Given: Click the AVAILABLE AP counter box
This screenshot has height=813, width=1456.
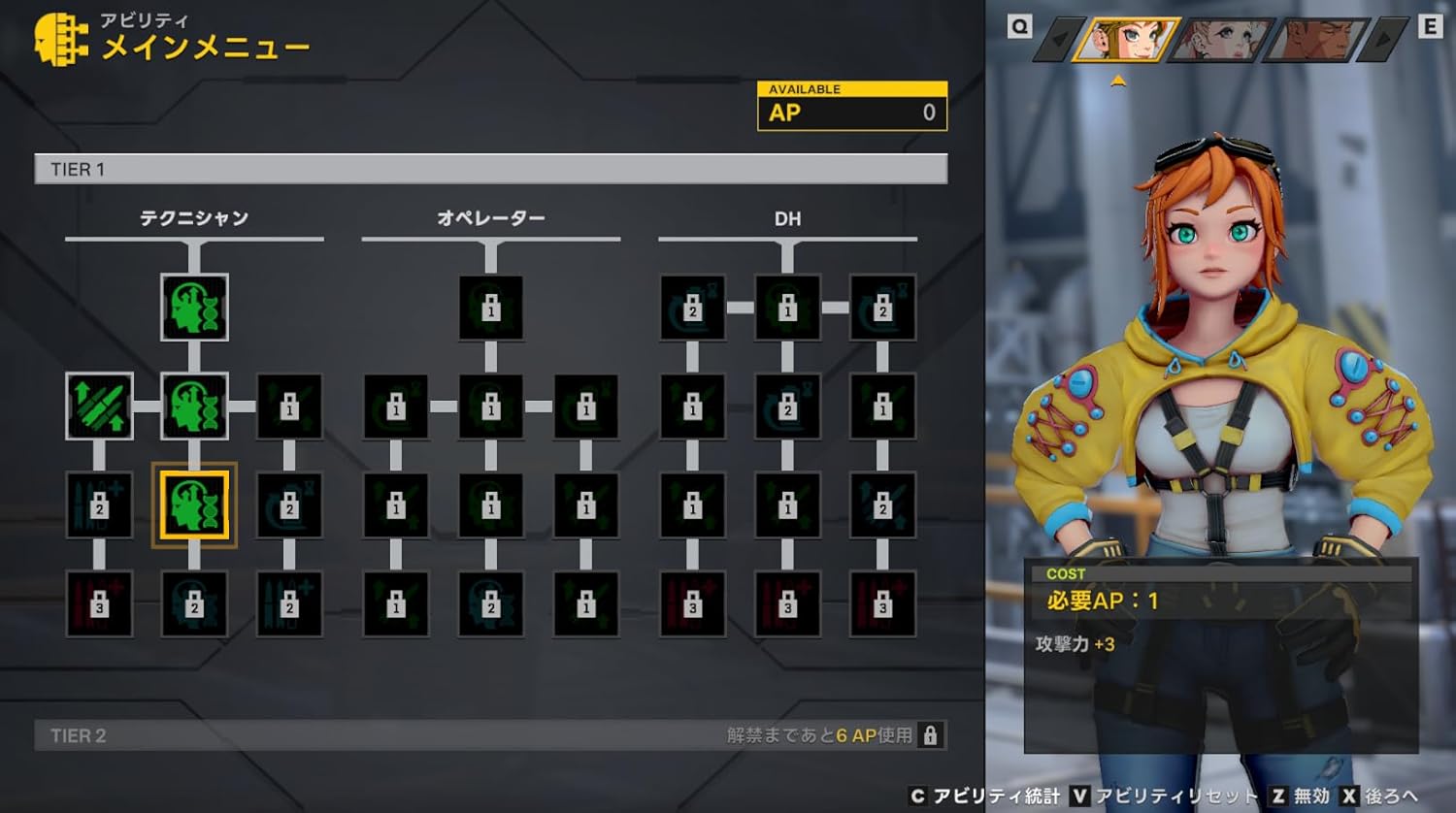Looking at the screenshot, I should point(850,104).
